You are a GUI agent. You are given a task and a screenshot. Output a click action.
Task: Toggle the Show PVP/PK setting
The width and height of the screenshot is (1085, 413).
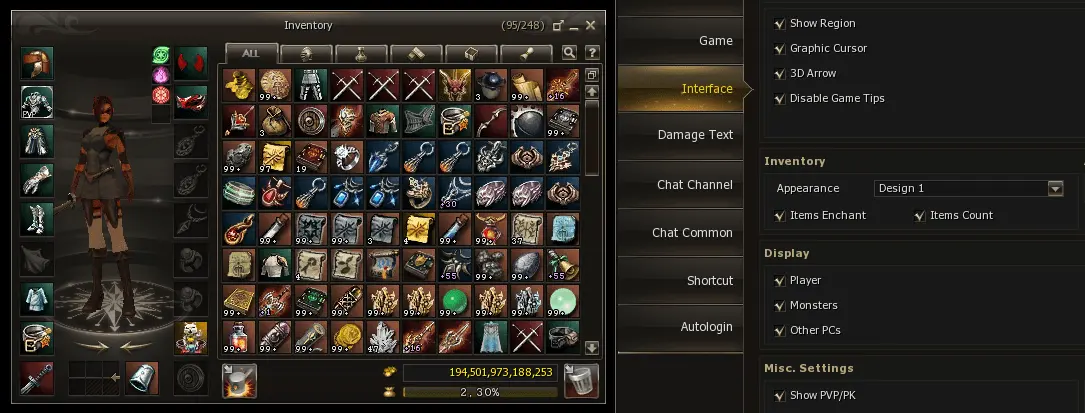click(780, 395)
